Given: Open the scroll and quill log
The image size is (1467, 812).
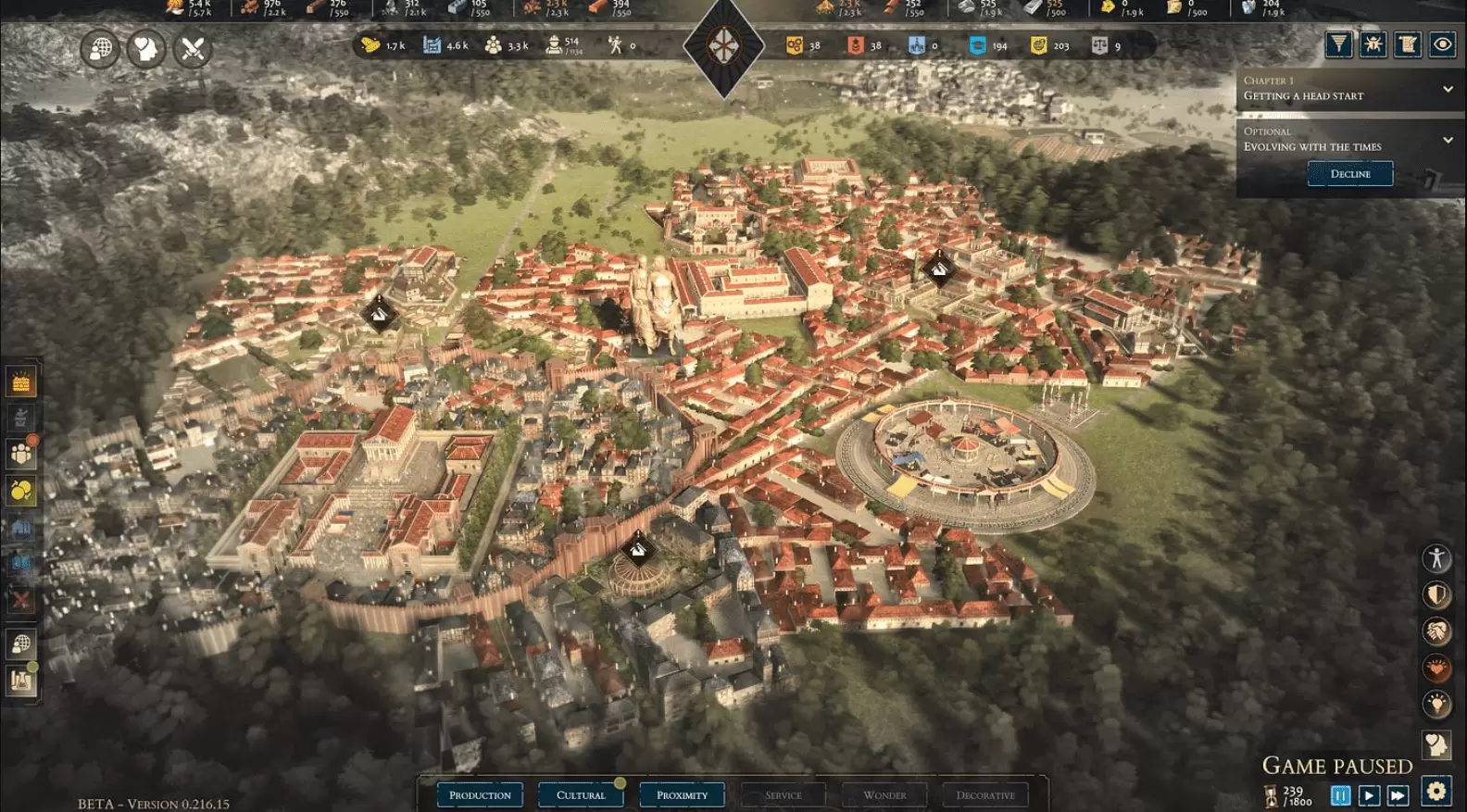Looking at the screenshot, I should coord(1407,44).
